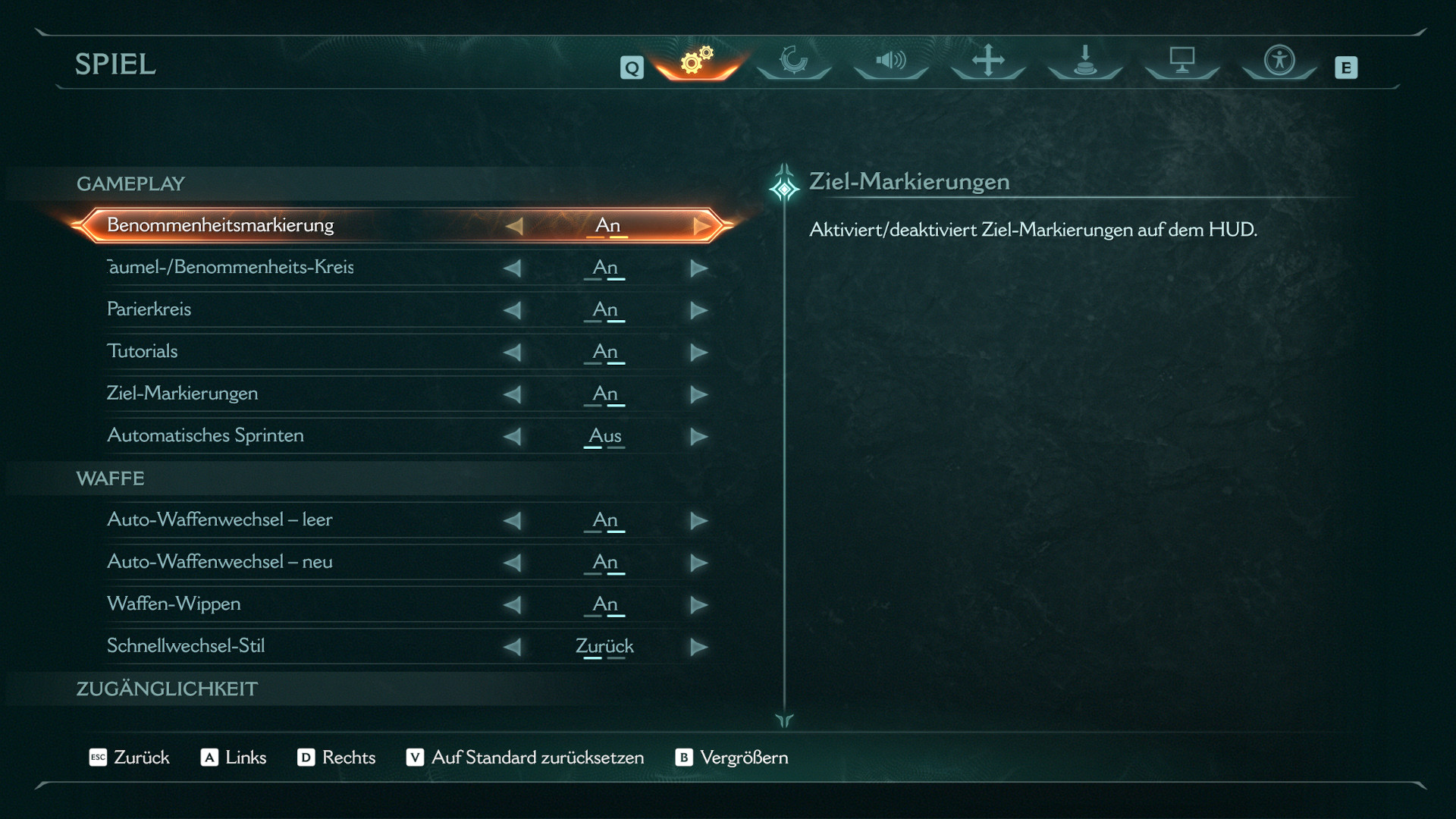Switch to the crosshair-shaped controls tab

coord(988,61)
